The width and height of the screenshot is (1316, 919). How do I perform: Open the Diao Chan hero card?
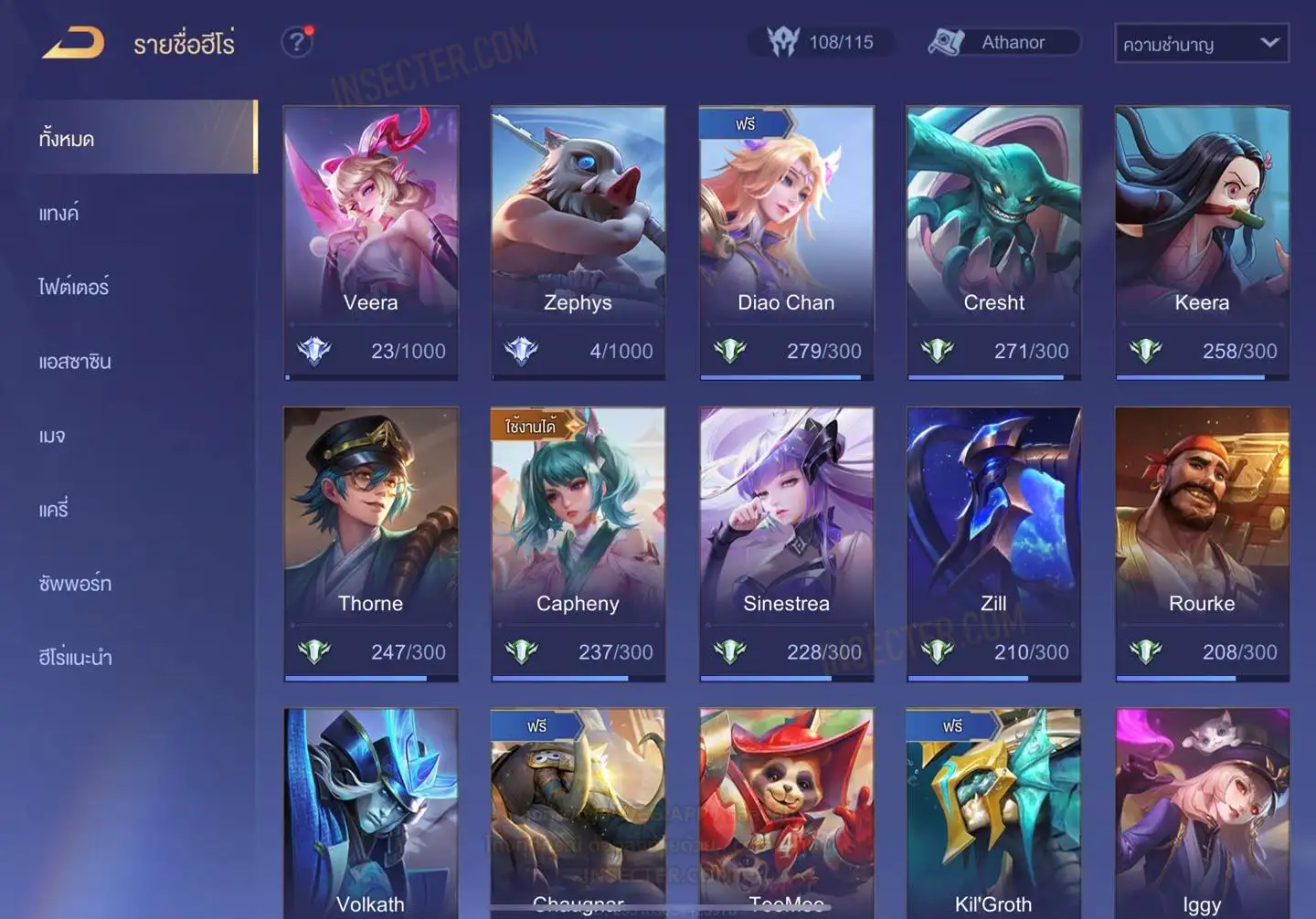(x=786, y=242)
